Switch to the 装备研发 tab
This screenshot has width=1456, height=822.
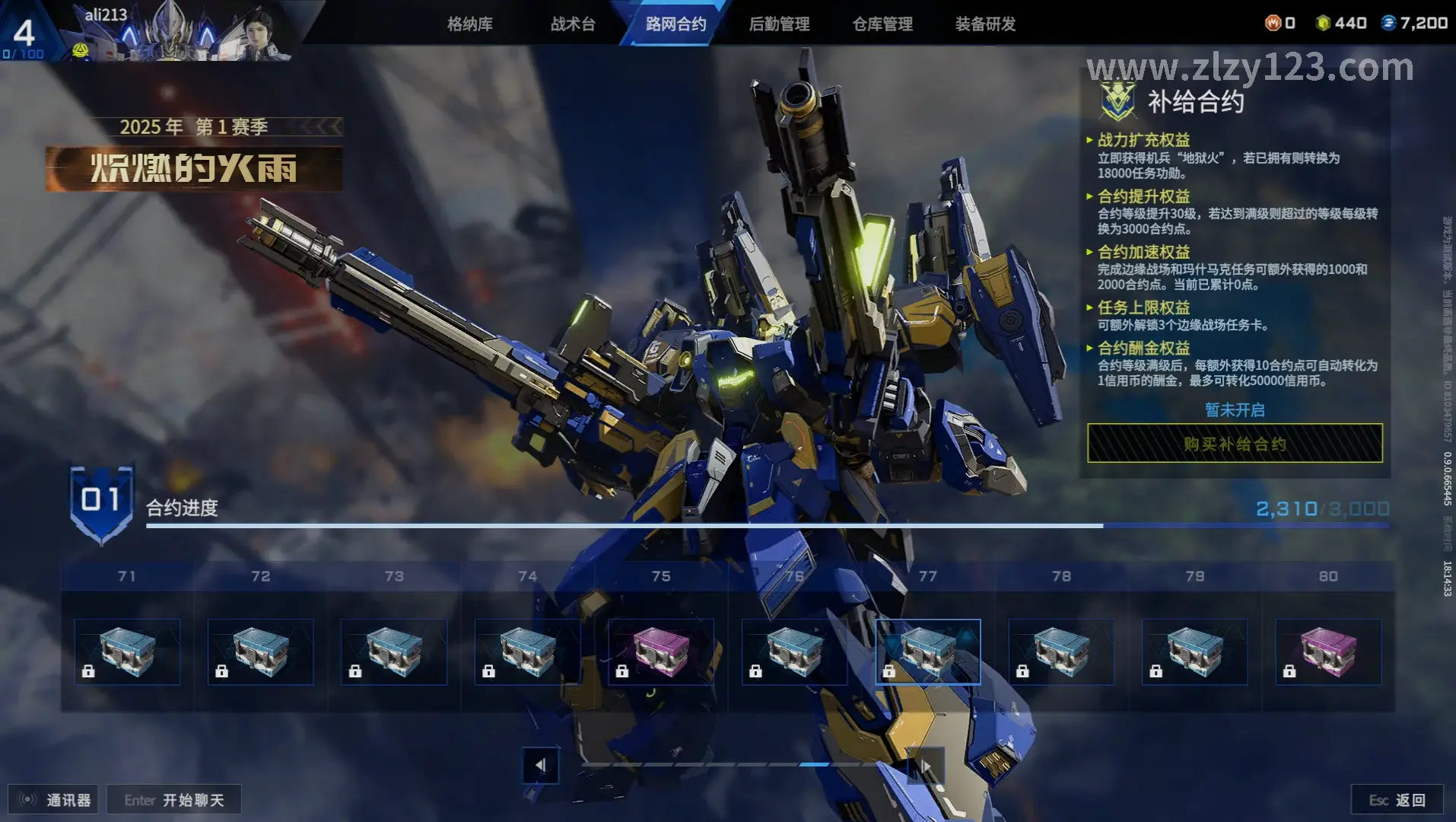[985, 24]
